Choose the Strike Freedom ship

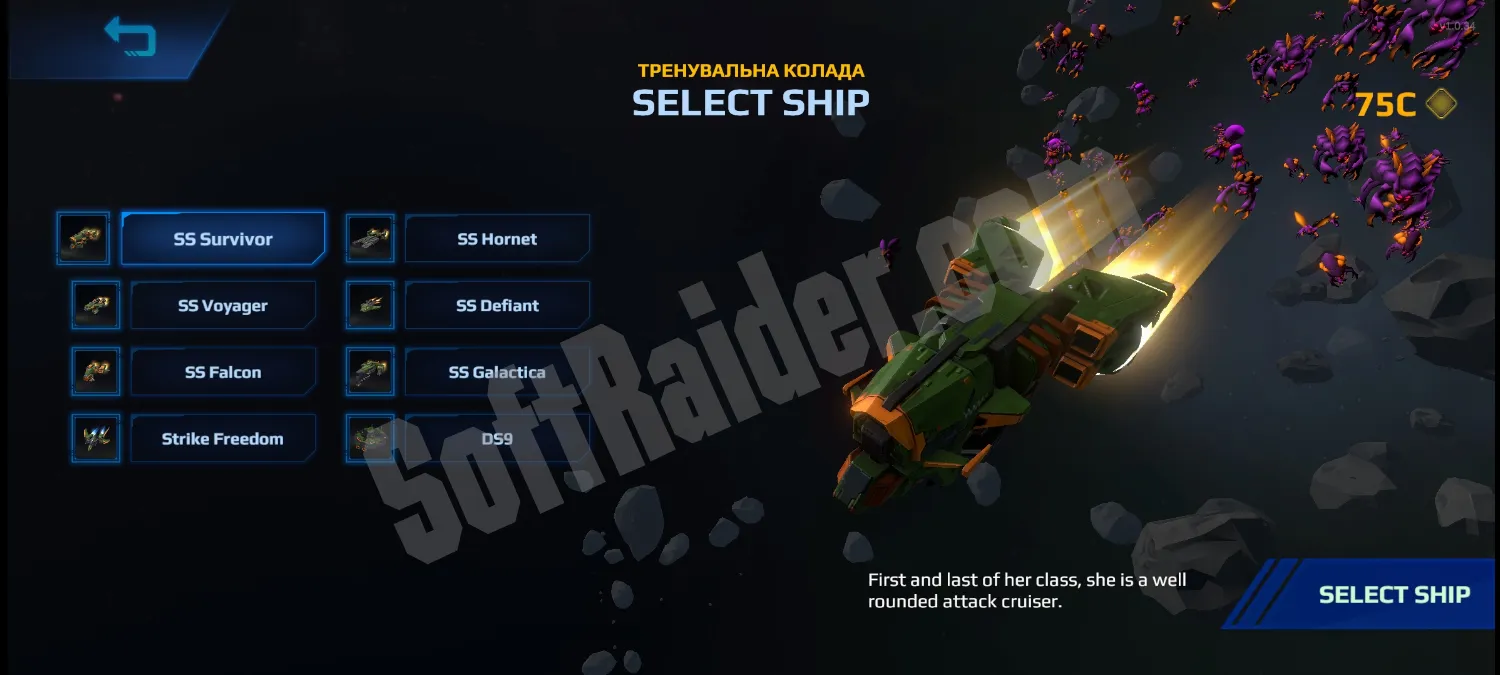coord(223,439)
